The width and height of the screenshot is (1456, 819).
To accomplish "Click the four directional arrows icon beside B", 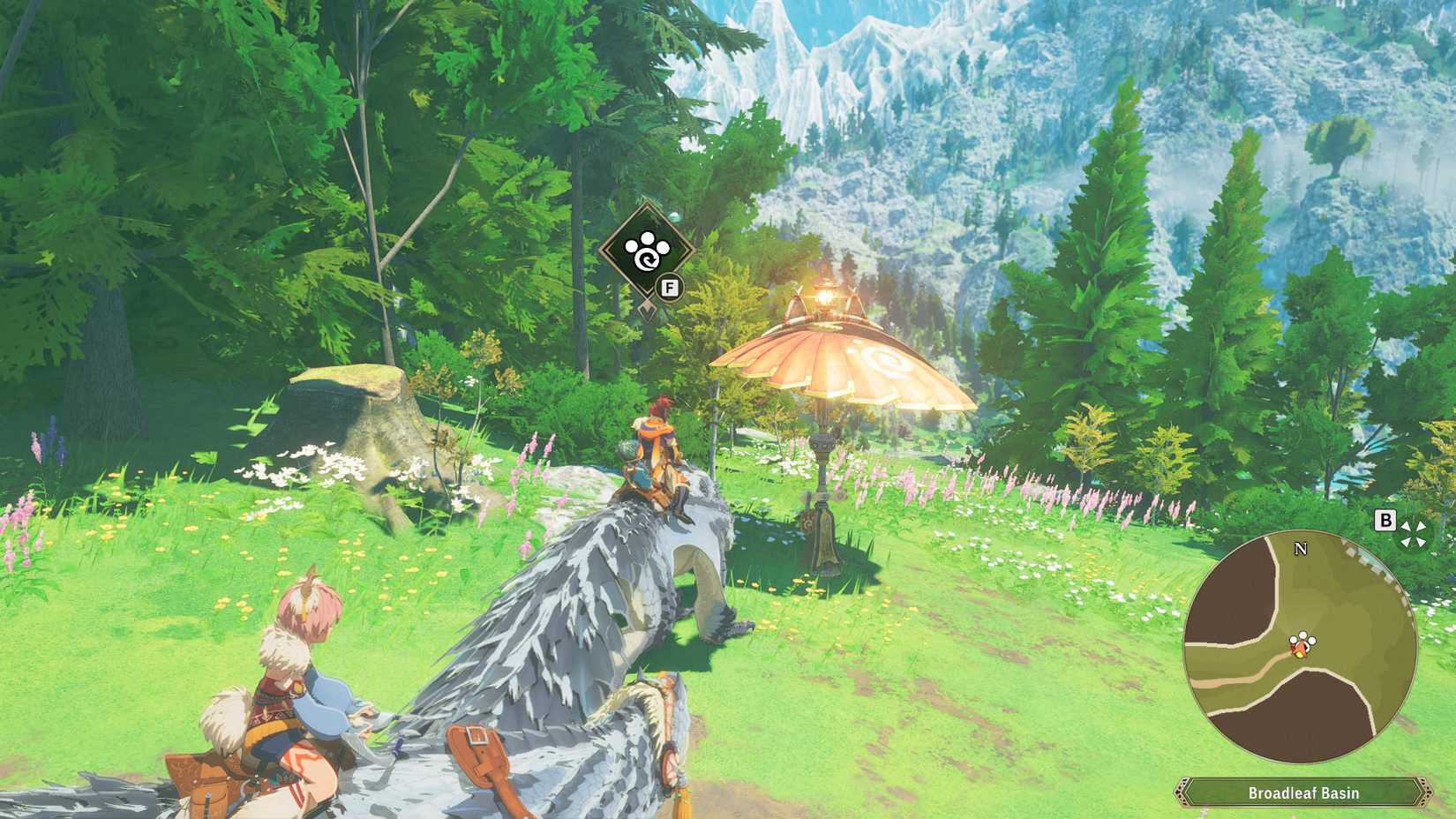I will (1411, 532).
